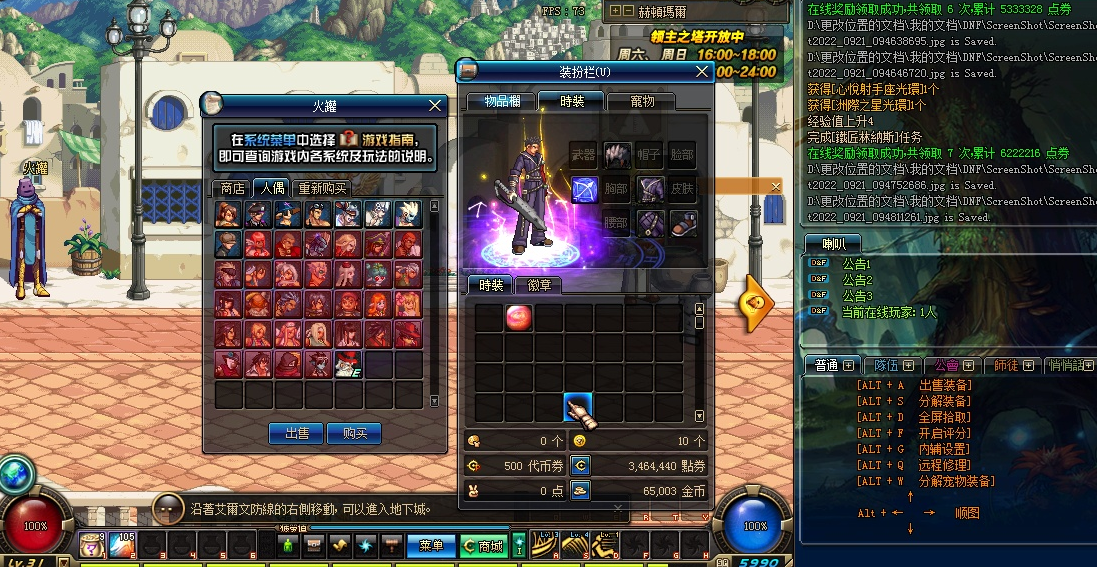Click the 出售 sell button
This screenshot has height=567, width=1097.
[x=296, y=433]
